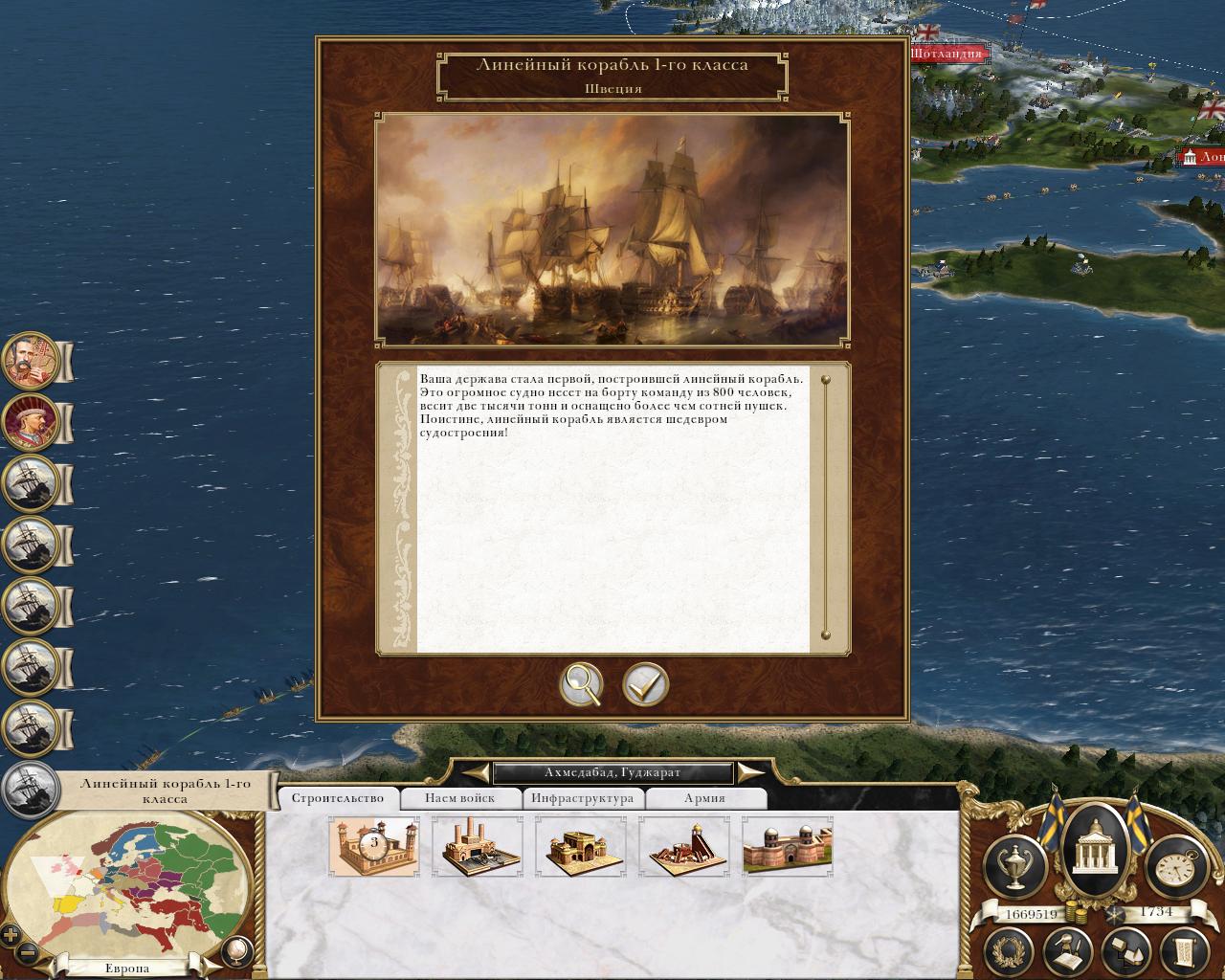
Task: Go to the next settlement with the right arrow
Action: click(x=750, y=772)
